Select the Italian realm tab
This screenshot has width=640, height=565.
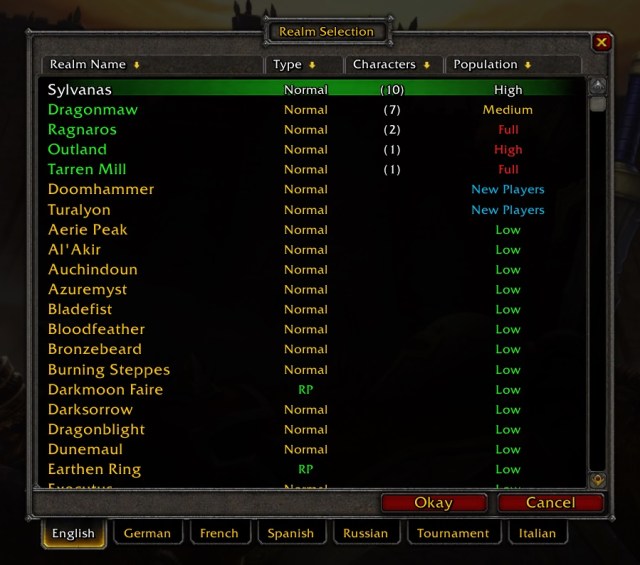point(538,533)
